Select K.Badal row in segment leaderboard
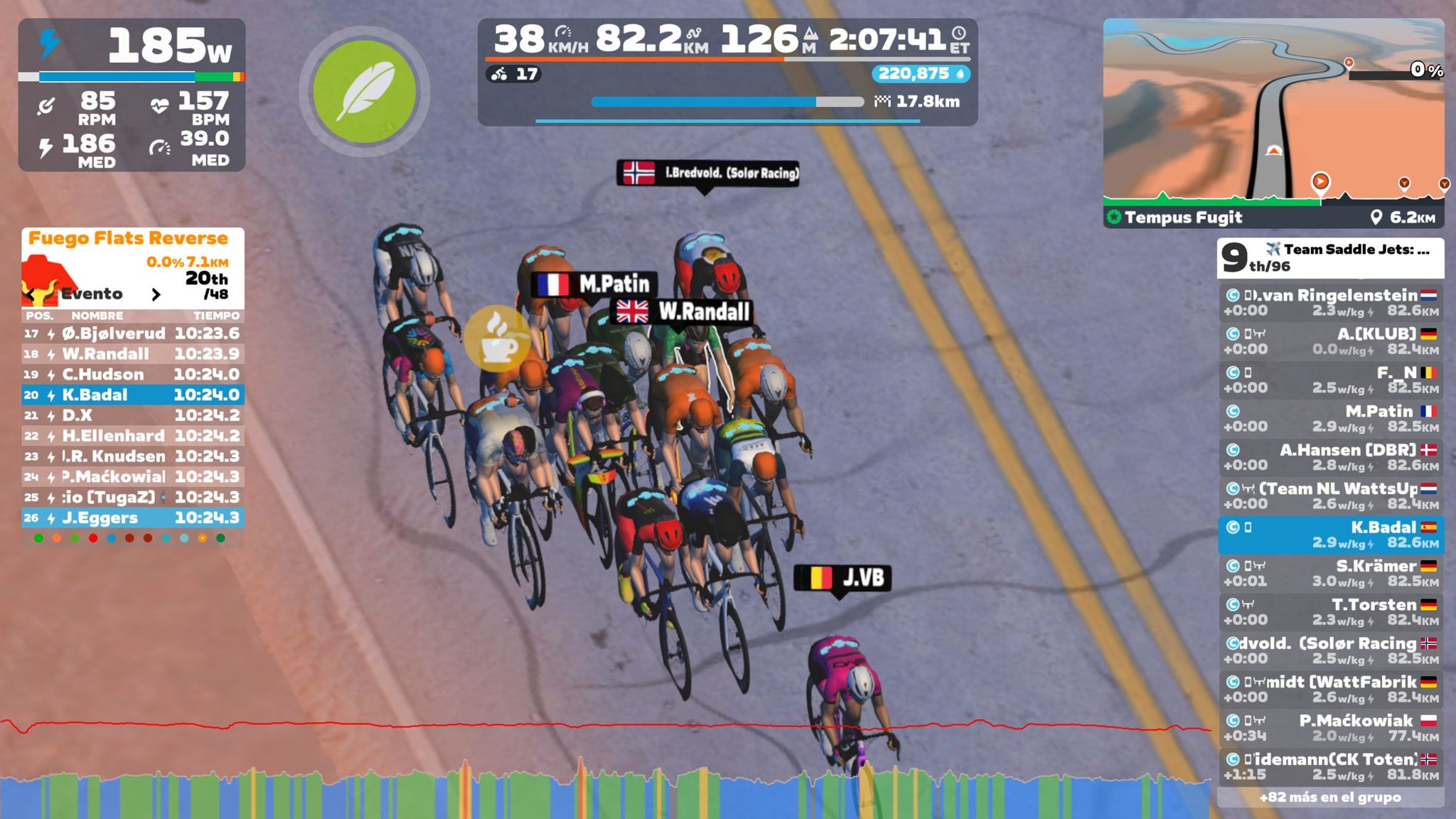The height and width of the screenshot is (819, 1456). click(x=133, y=395)
